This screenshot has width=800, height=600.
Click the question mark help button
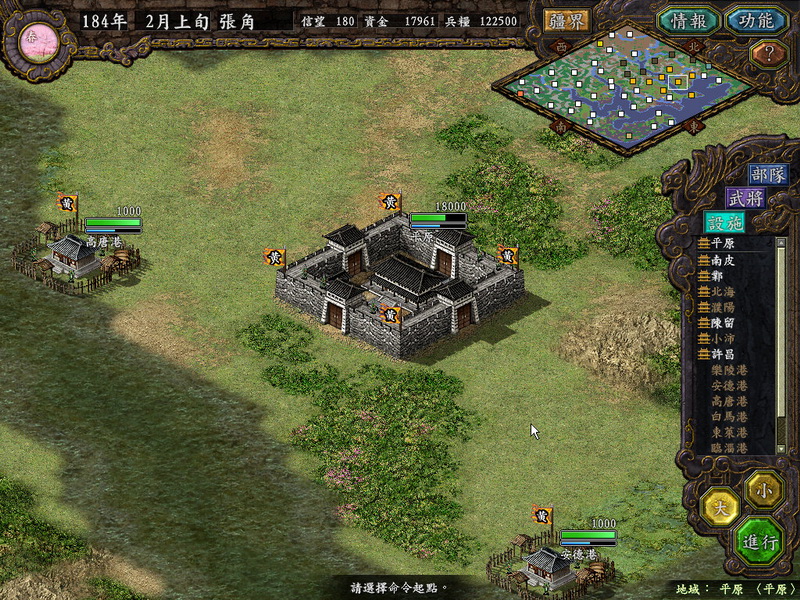768,54
